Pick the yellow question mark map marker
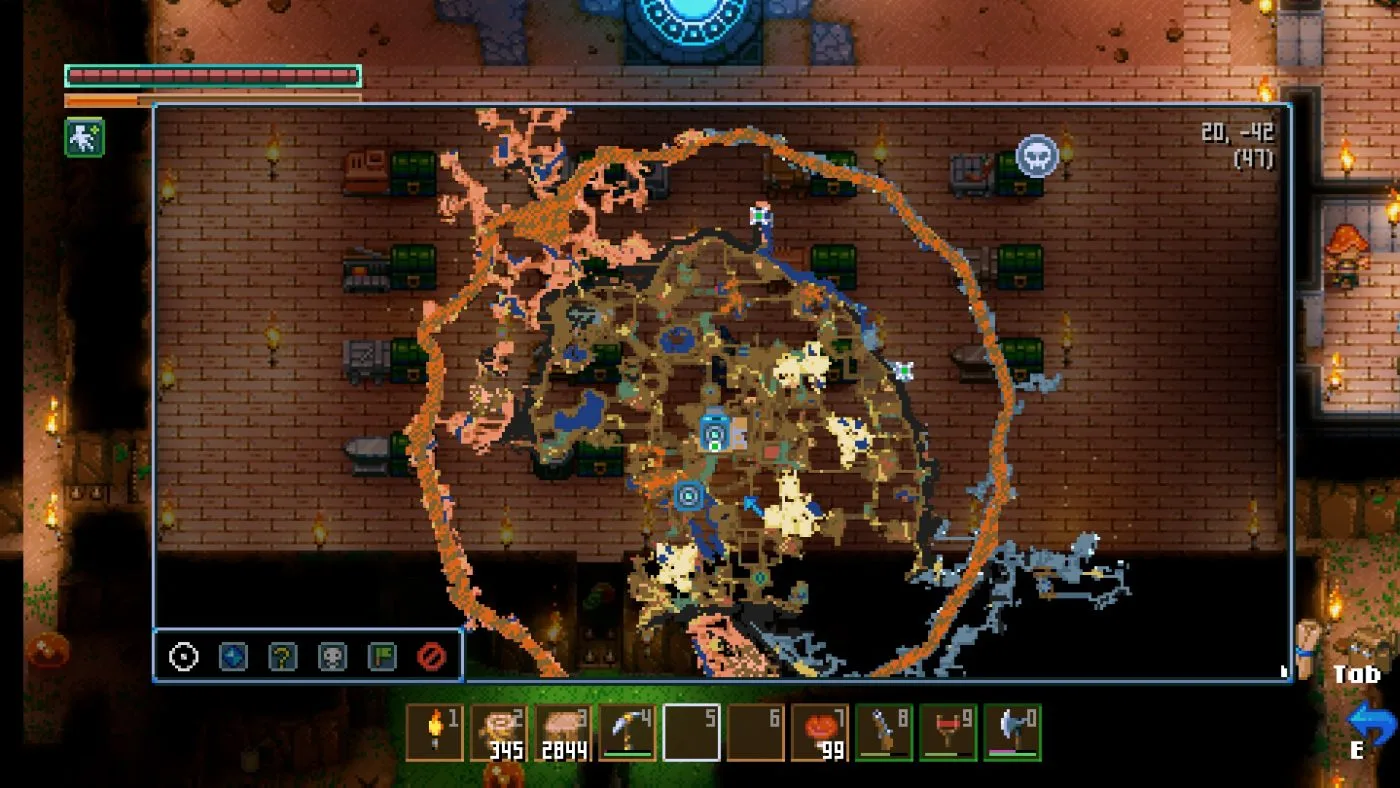 tap(283, 657)
